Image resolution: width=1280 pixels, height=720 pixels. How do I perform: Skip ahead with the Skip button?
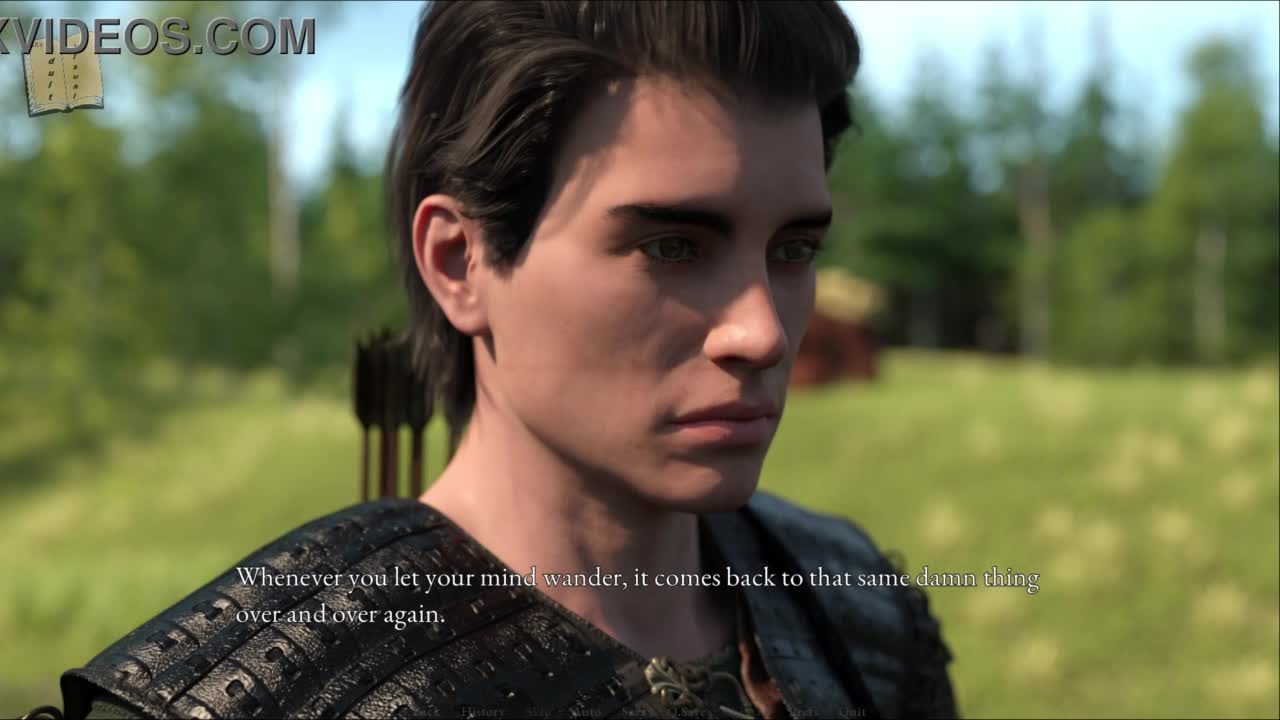pyautogui.click(x=539, y=712)
